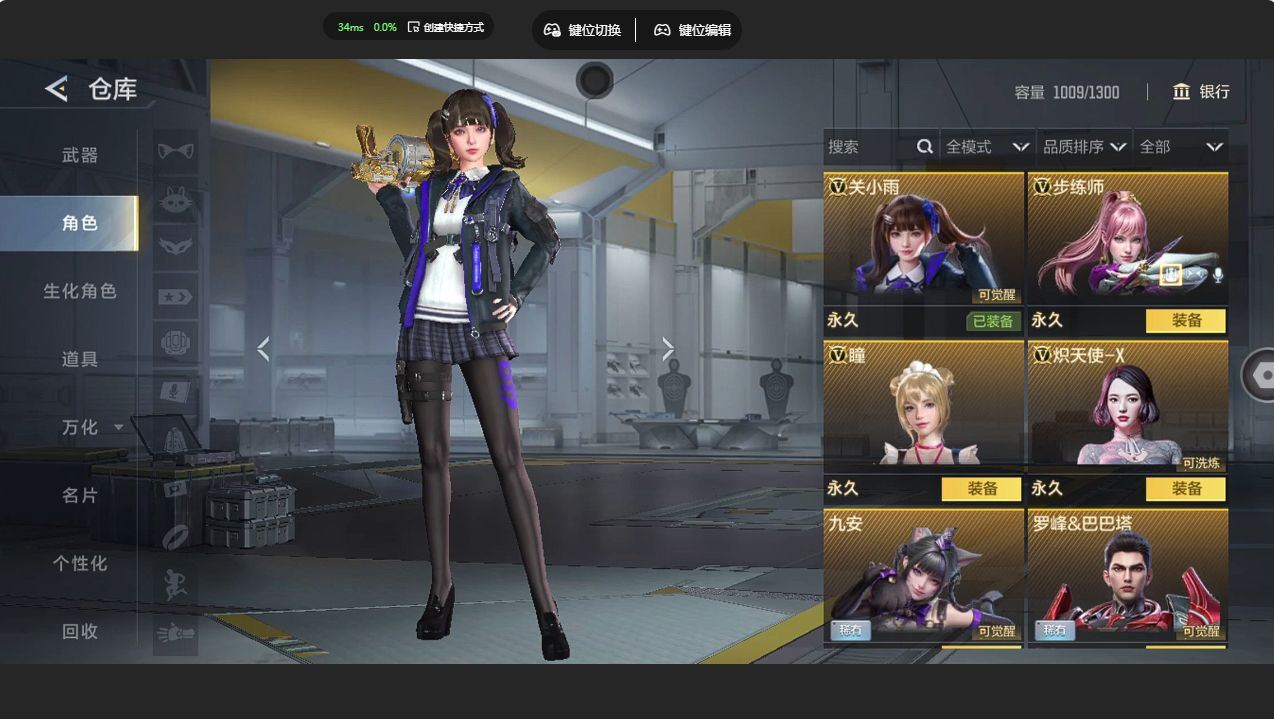Screen dimensions: 1274x719
Task: Open the 全部 filter dropdown
Action: [1180, 147]
